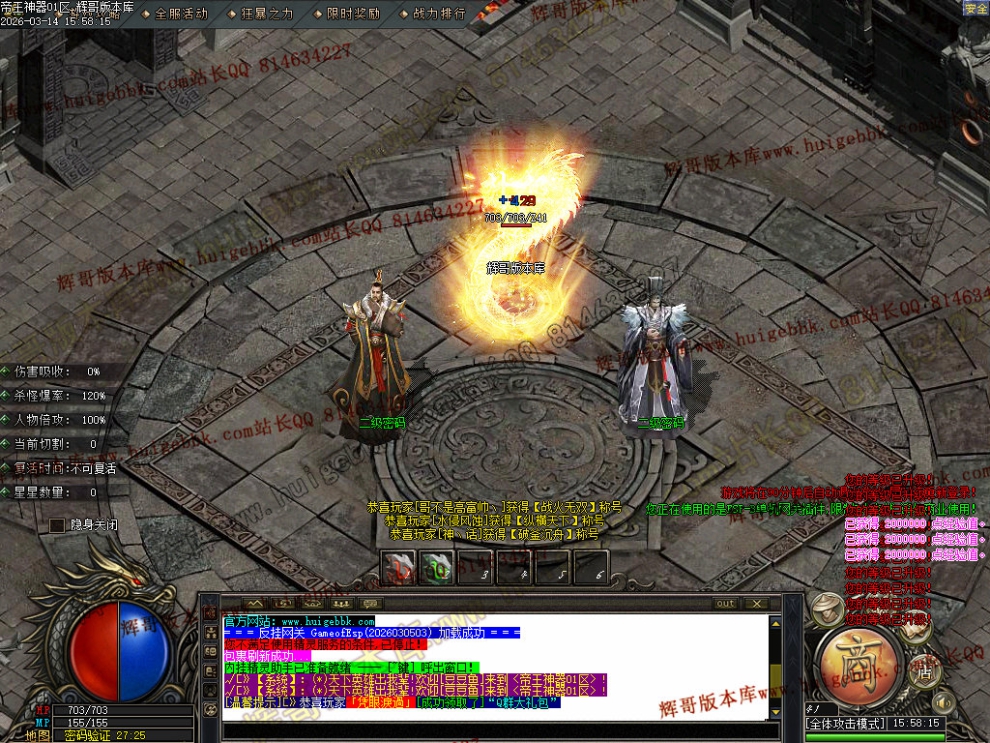
Task: Click the chat text input bar
Action: (x=500, y=731)
